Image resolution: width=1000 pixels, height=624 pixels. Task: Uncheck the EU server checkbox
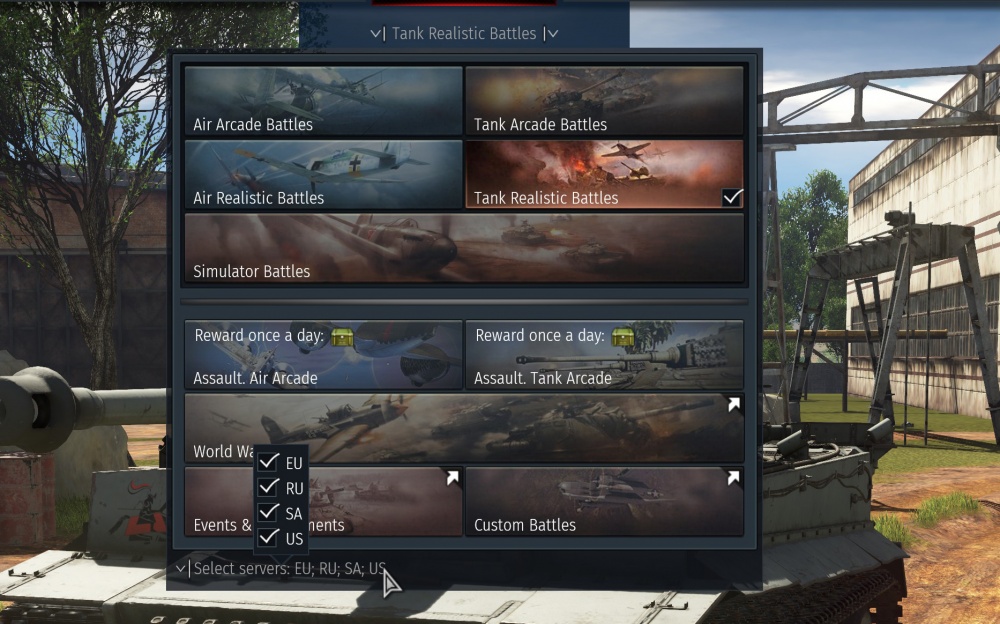[x=268, y=463]
